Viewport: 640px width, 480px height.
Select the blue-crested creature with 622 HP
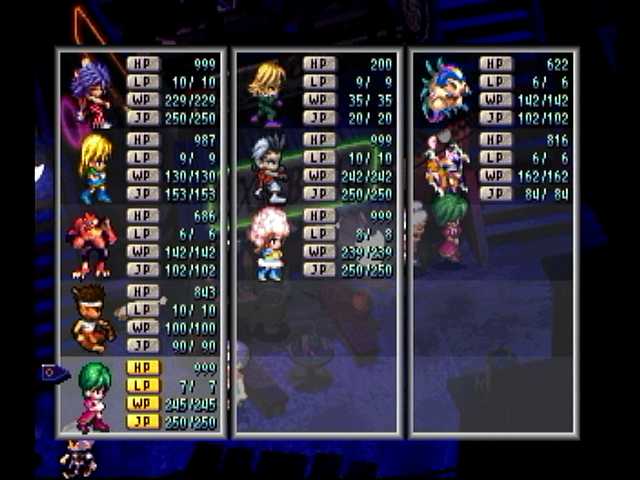pyautogui.click(x=444, y=90)
